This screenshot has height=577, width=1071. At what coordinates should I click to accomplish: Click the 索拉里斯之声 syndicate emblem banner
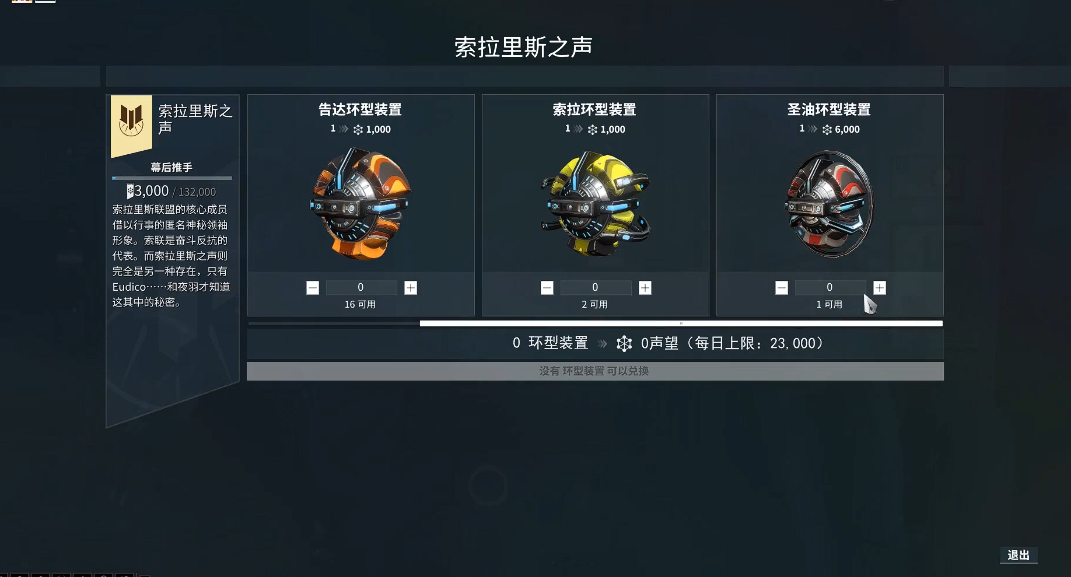pos(131,124)
